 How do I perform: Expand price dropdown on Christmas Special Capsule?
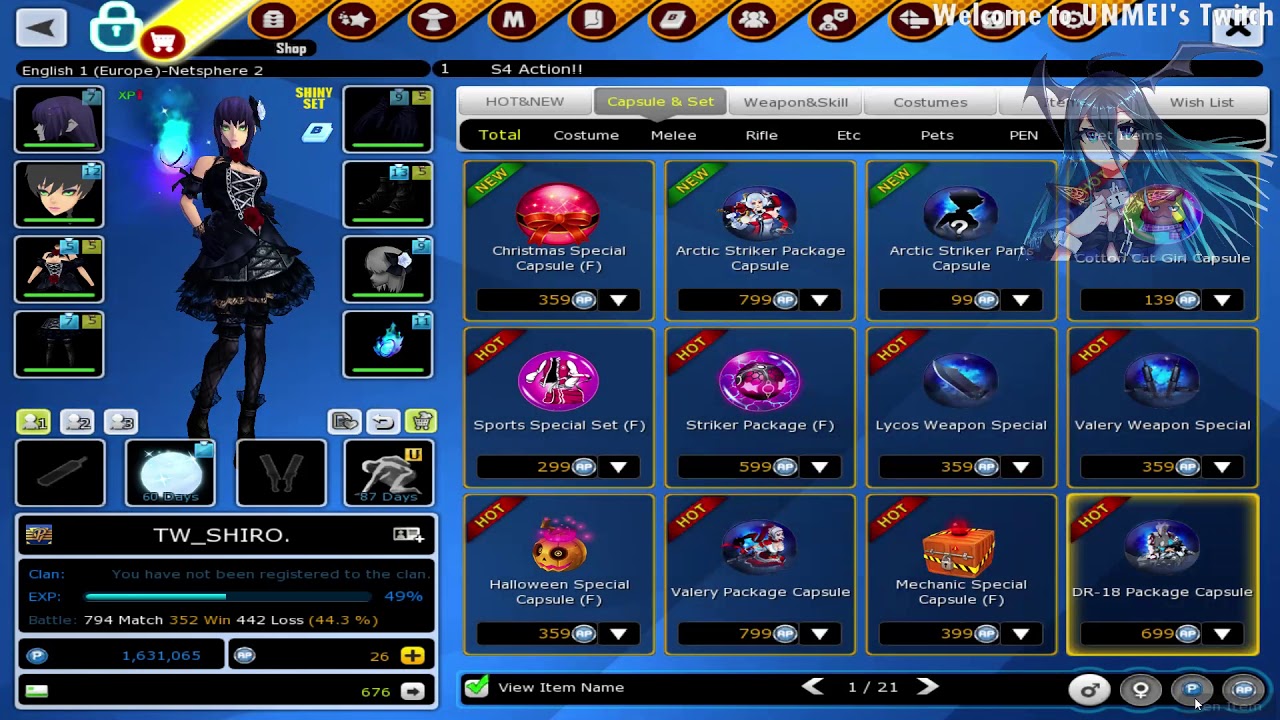[x=620, y=299]
